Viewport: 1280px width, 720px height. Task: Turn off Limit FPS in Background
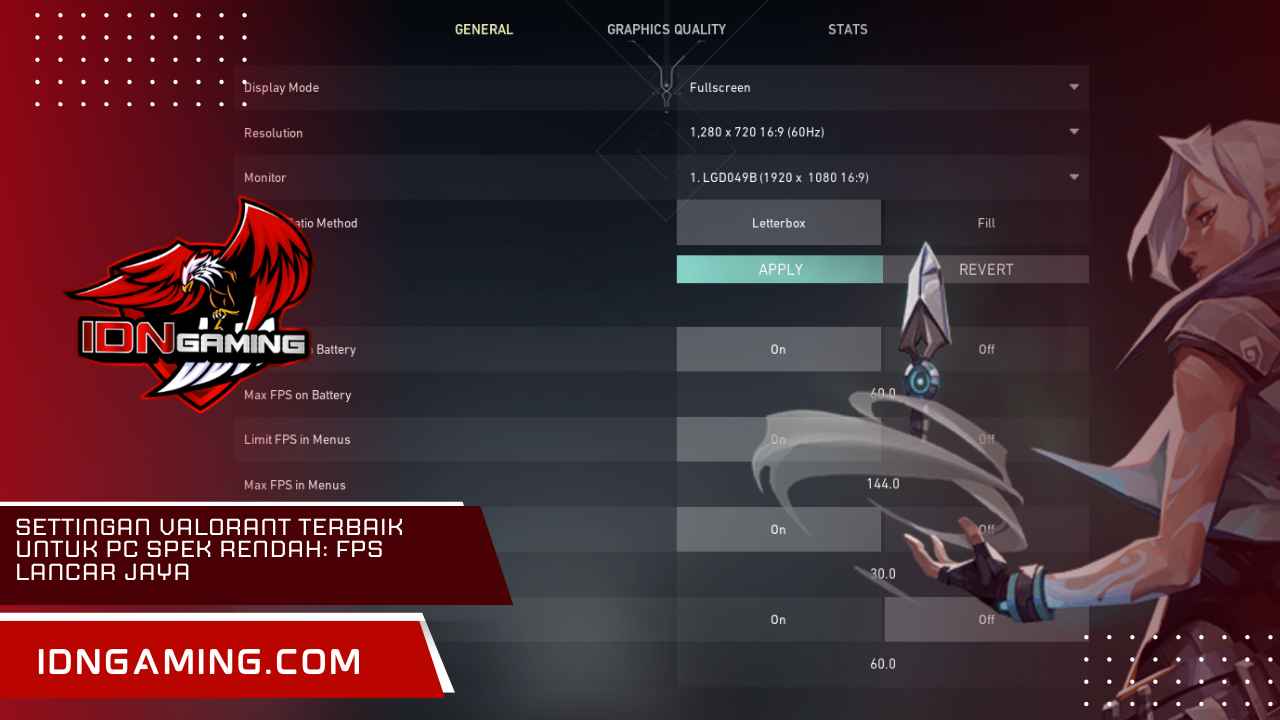click(986, 529)
